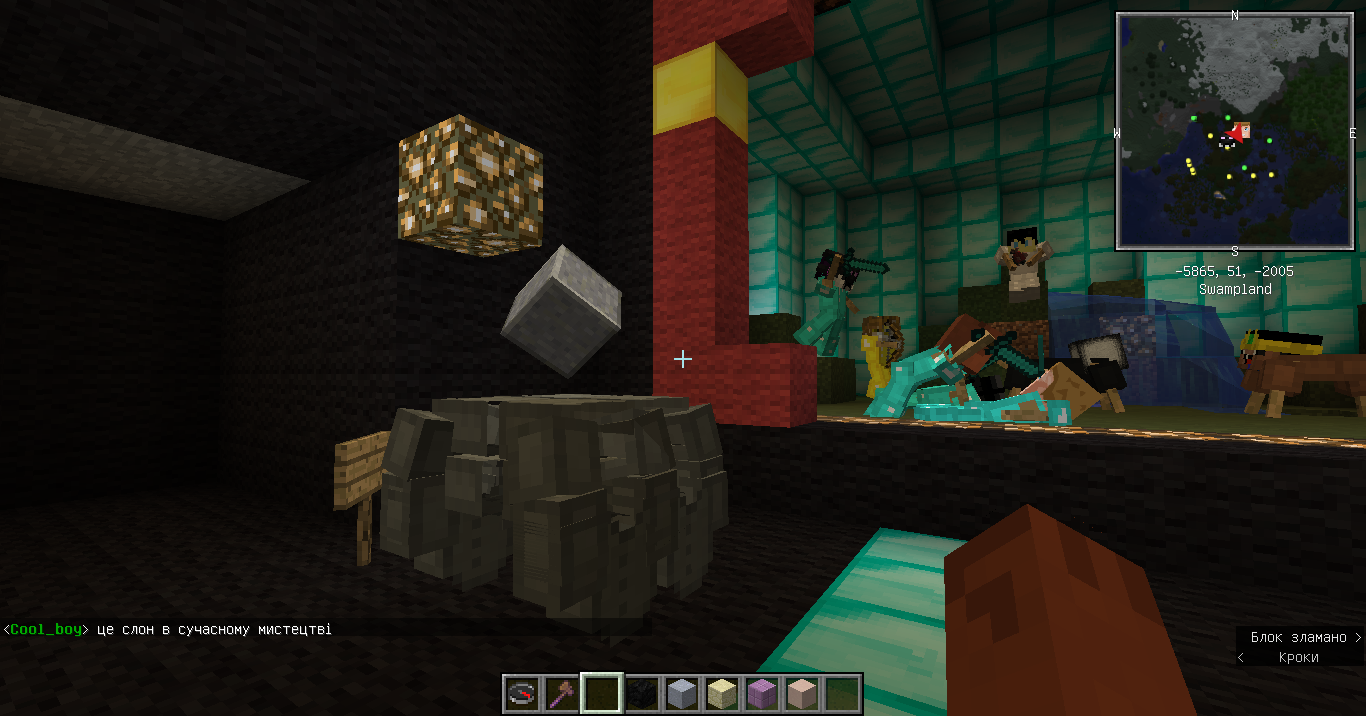Select the purple-handled axe hotbar slot
This screenshot has width=1366, height=716.
point(562,693)
